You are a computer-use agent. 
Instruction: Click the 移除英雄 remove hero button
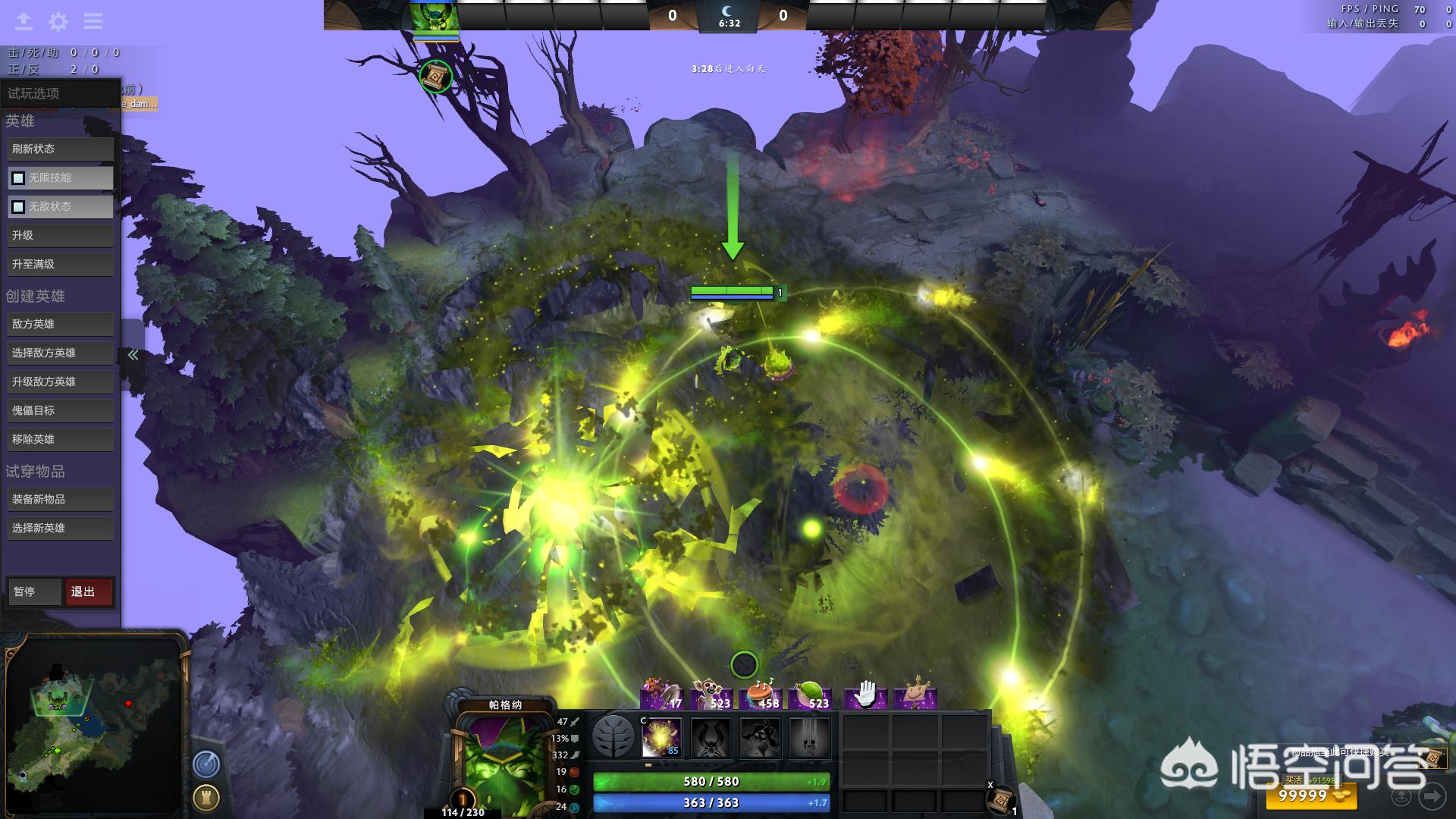(x=60, y=440)
